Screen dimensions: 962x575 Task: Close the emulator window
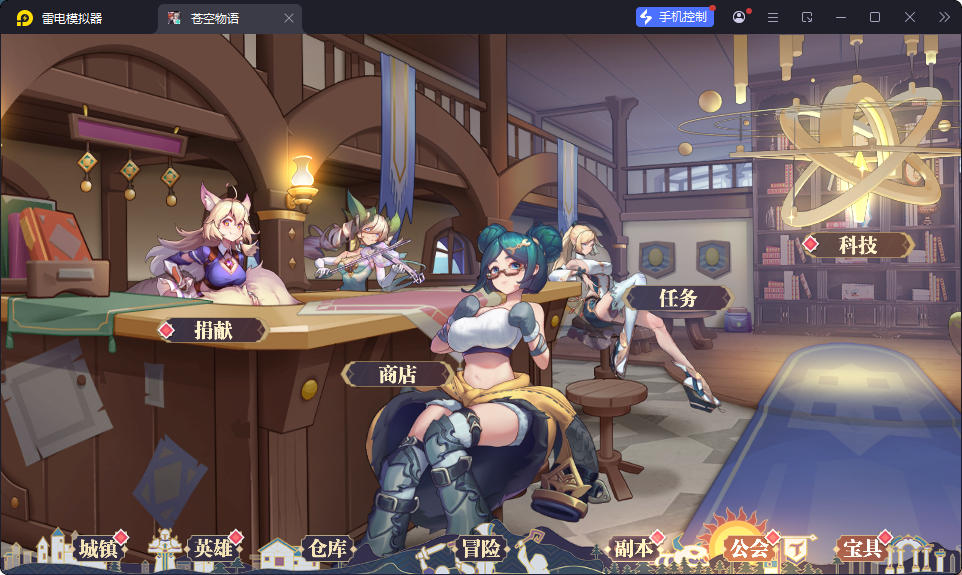pyautogui.click(x=910, y=17)
